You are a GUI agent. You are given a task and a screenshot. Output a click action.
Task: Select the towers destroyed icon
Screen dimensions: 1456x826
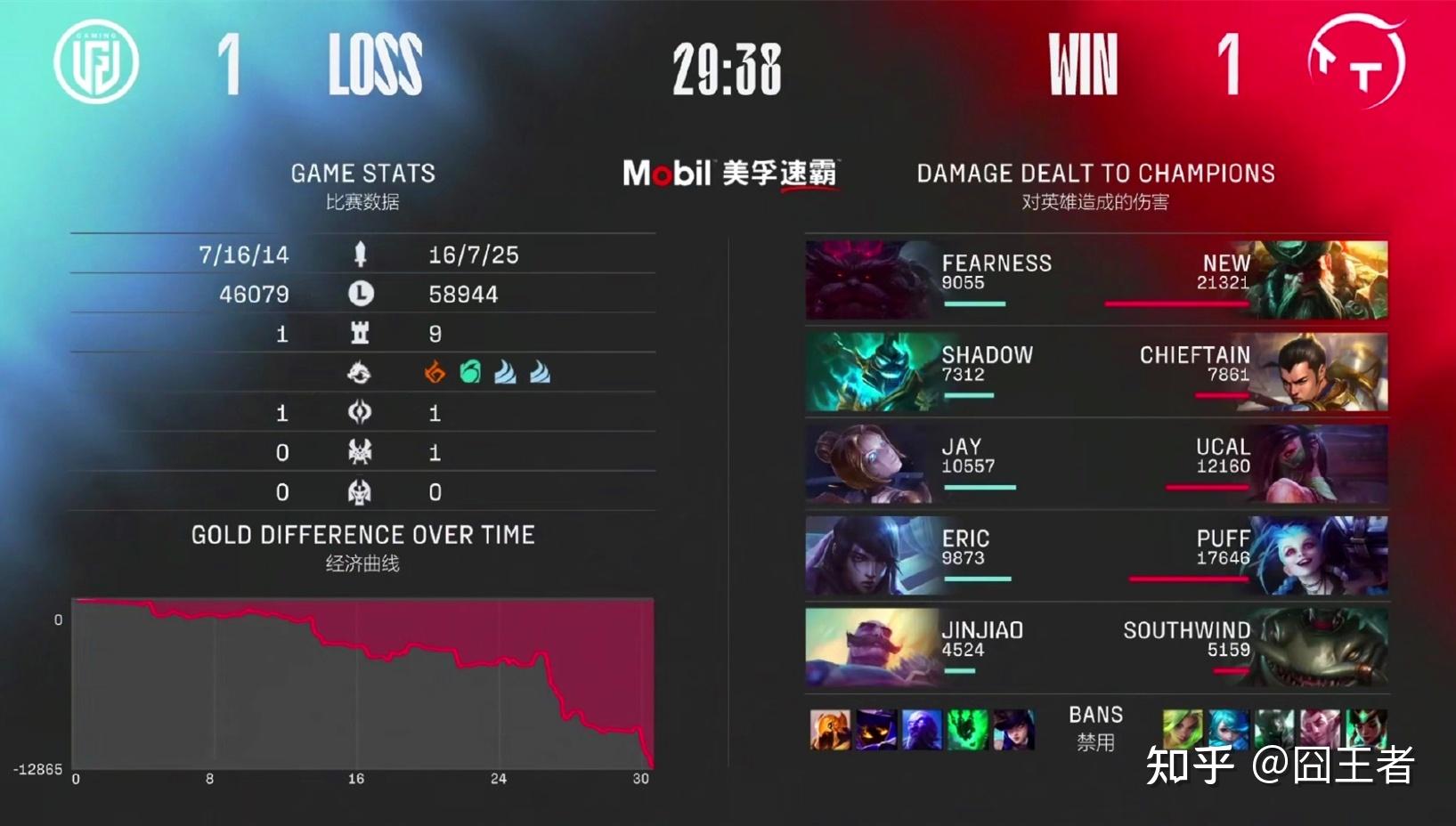(x=360, y=334)
